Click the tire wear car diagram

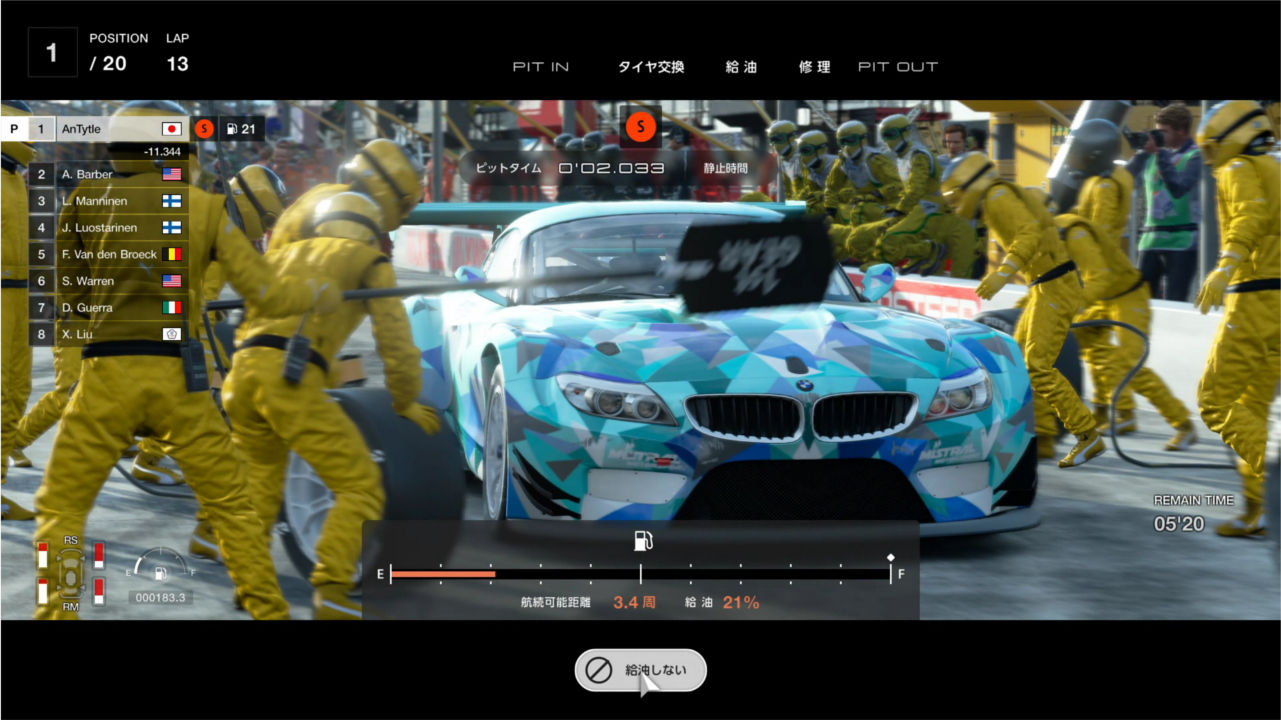(71, 575)
